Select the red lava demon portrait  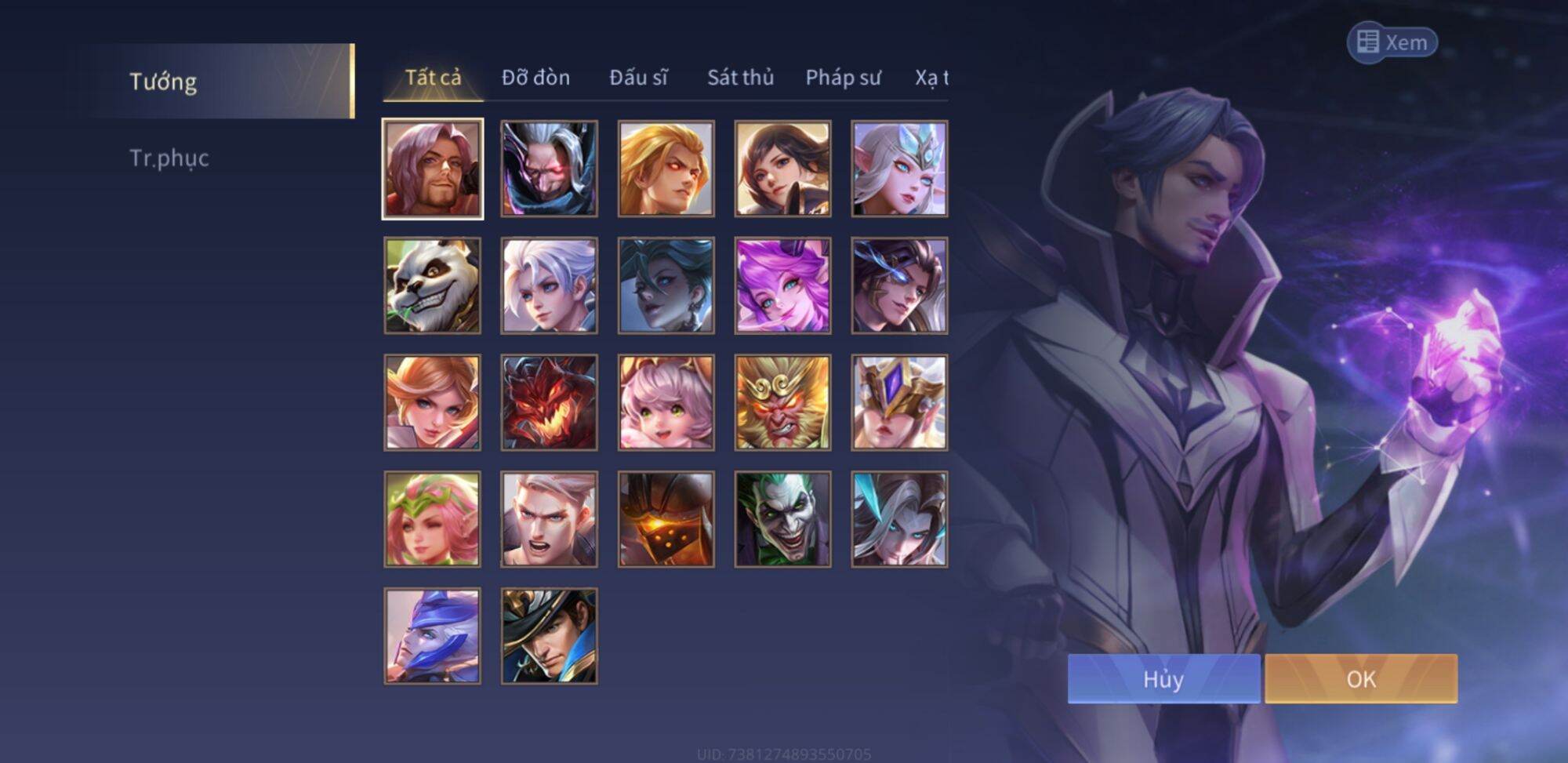(549, 403)
